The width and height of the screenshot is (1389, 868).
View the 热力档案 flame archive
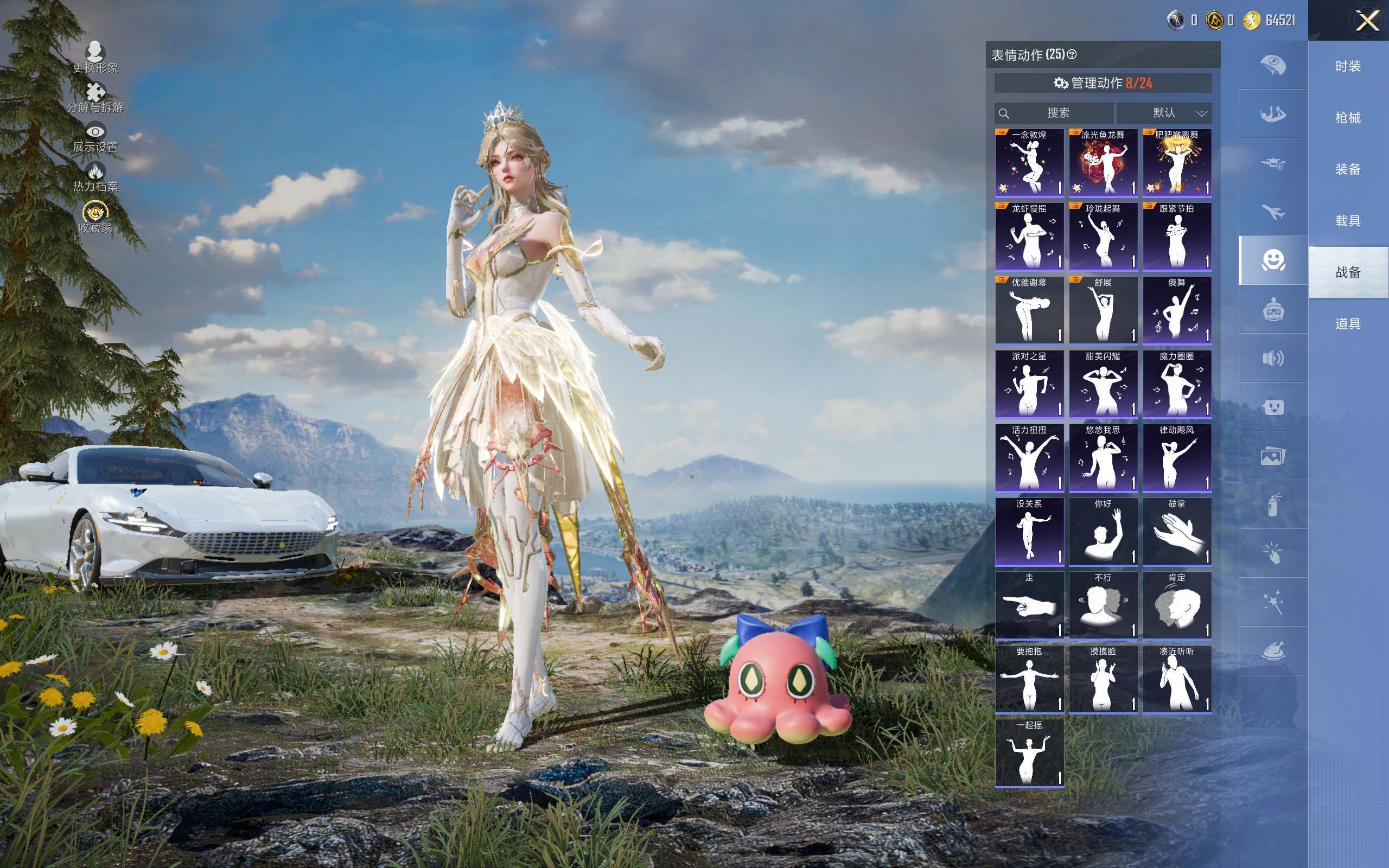tap(95, 176)
